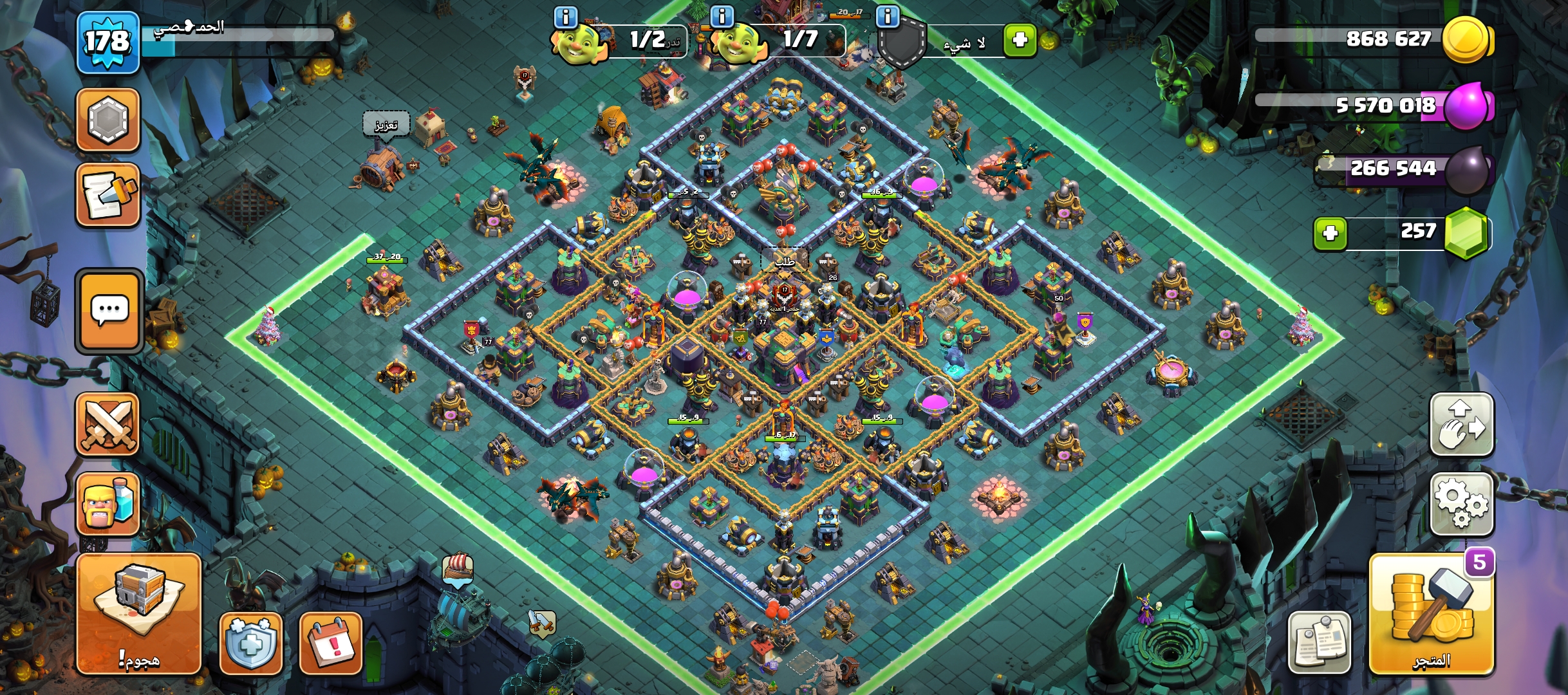
Task: Open the grey hexagon badge button
Action: [108, 120]
